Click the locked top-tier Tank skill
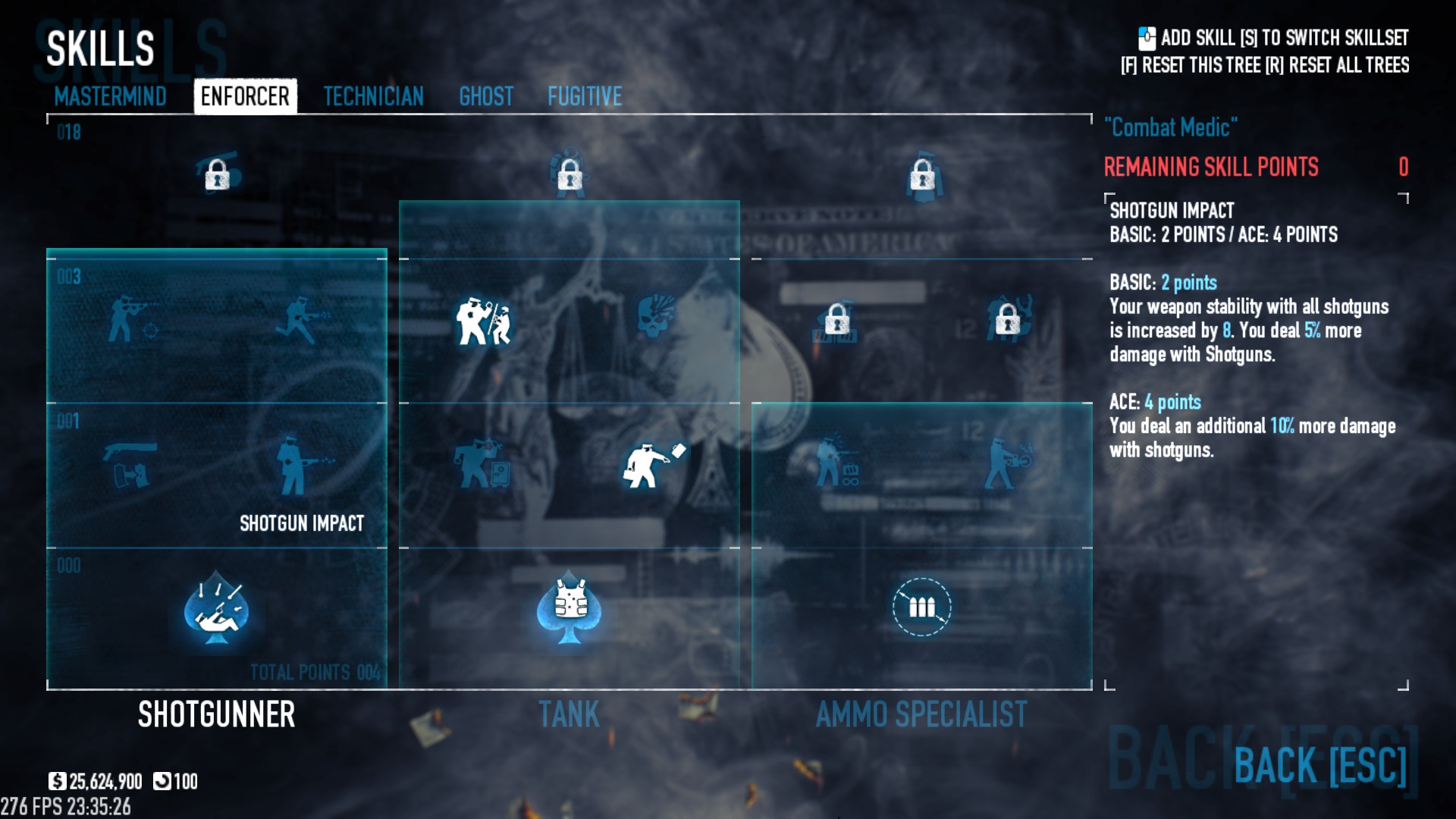Image resolution: width=1456 pixels, height=819 pixels. (x=570, y=174)
